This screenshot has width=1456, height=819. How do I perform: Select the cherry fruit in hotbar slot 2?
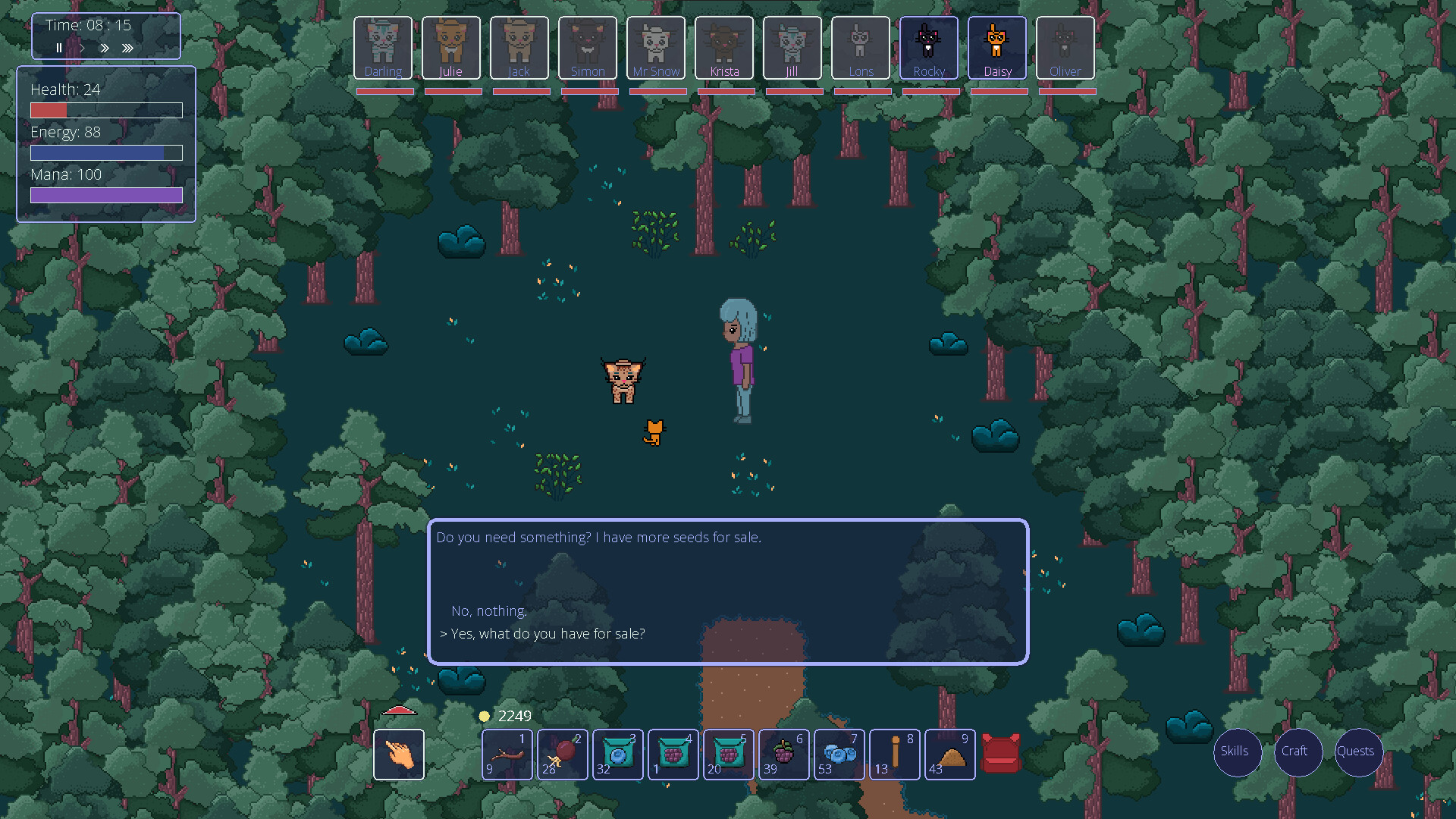(x=562, y=755)
